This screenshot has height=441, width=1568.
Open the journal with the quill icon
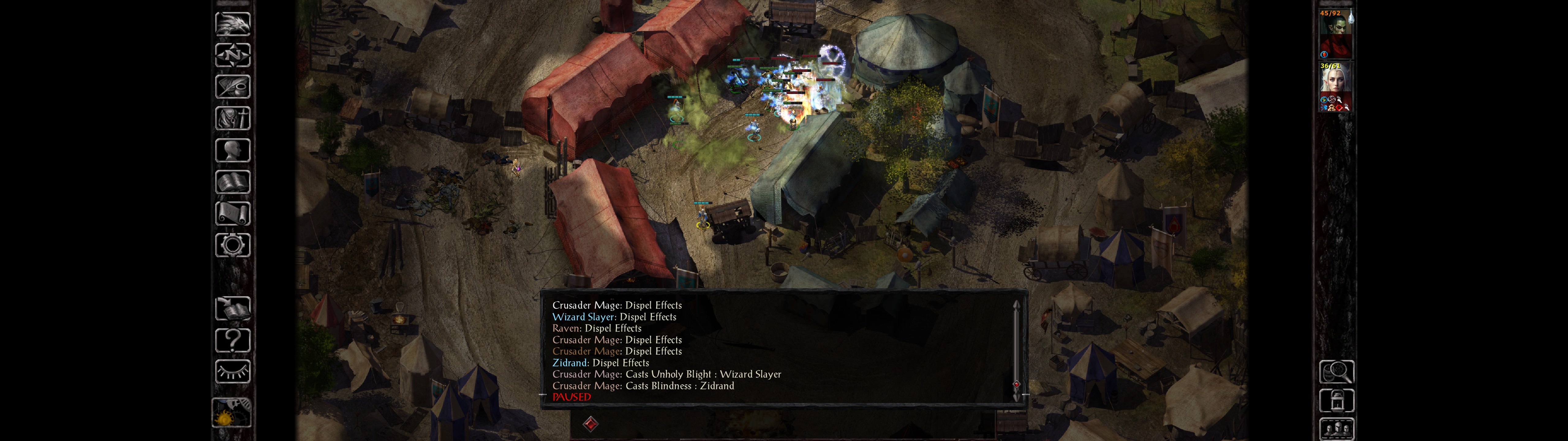tap(232, 87)
